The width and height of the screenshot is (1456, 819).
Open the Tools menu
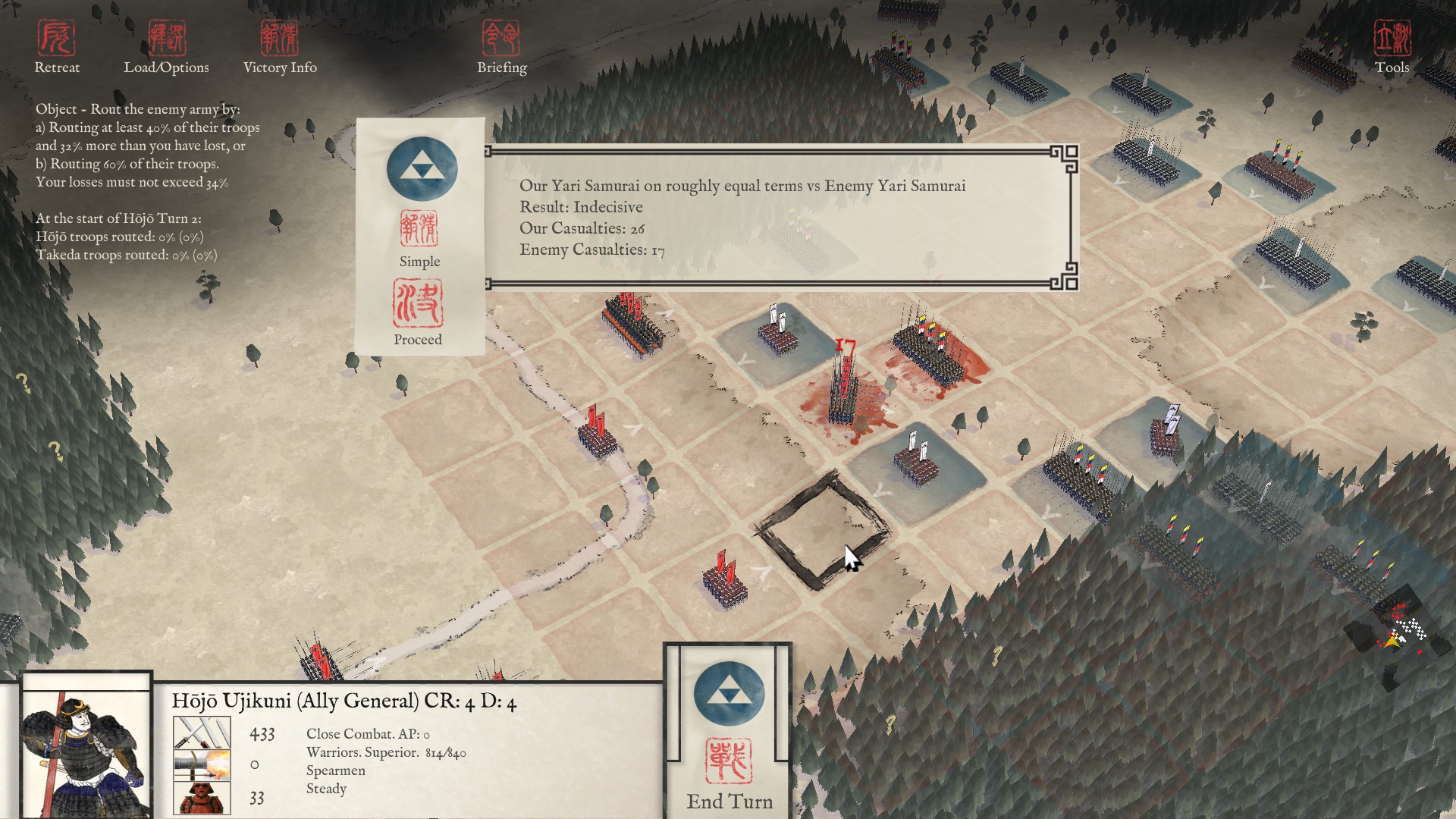[x=1392, y=47]
